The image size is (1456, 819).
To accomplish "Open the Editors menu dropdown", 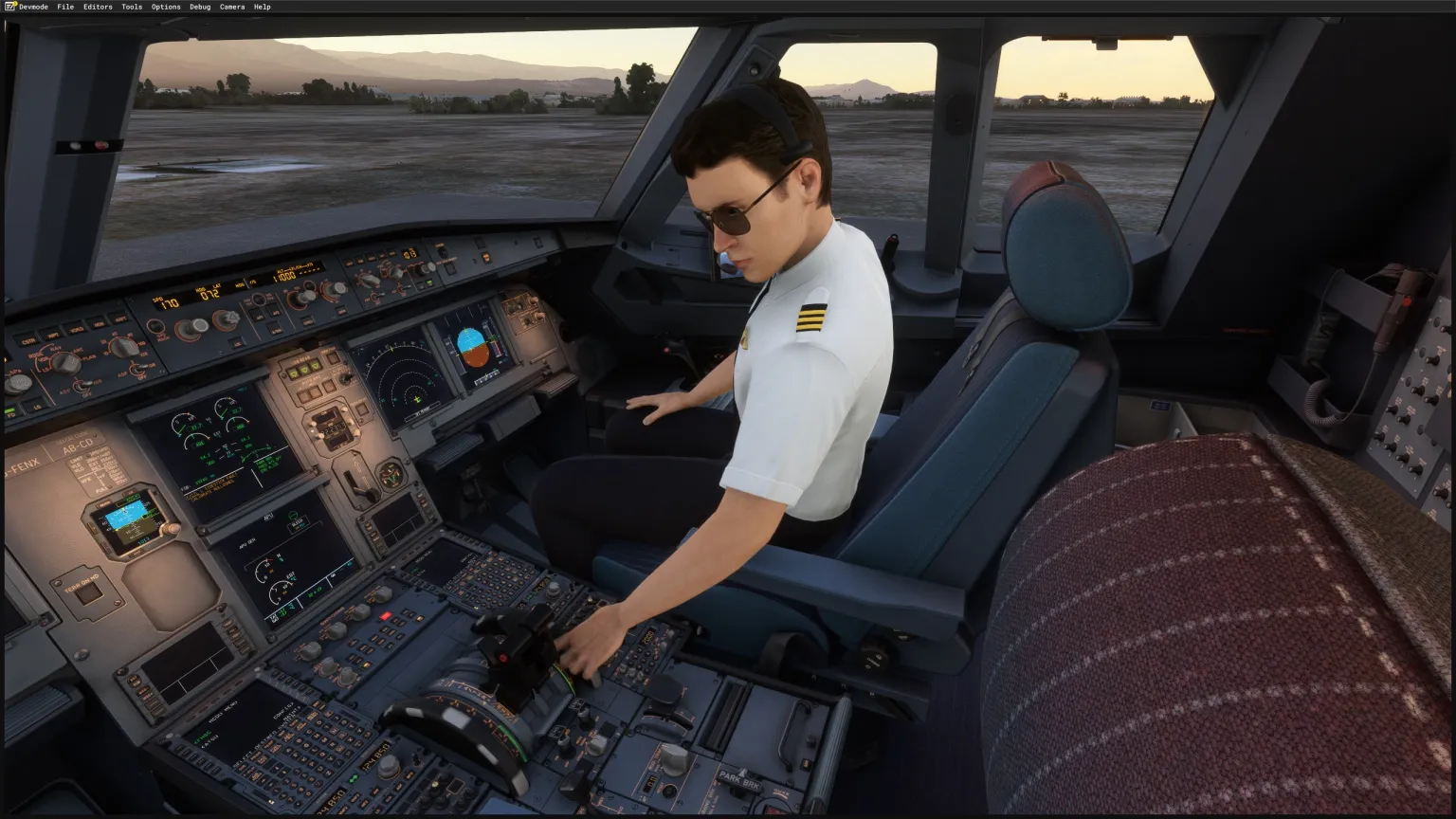I will pyautogui.click(x=98, y=7).
